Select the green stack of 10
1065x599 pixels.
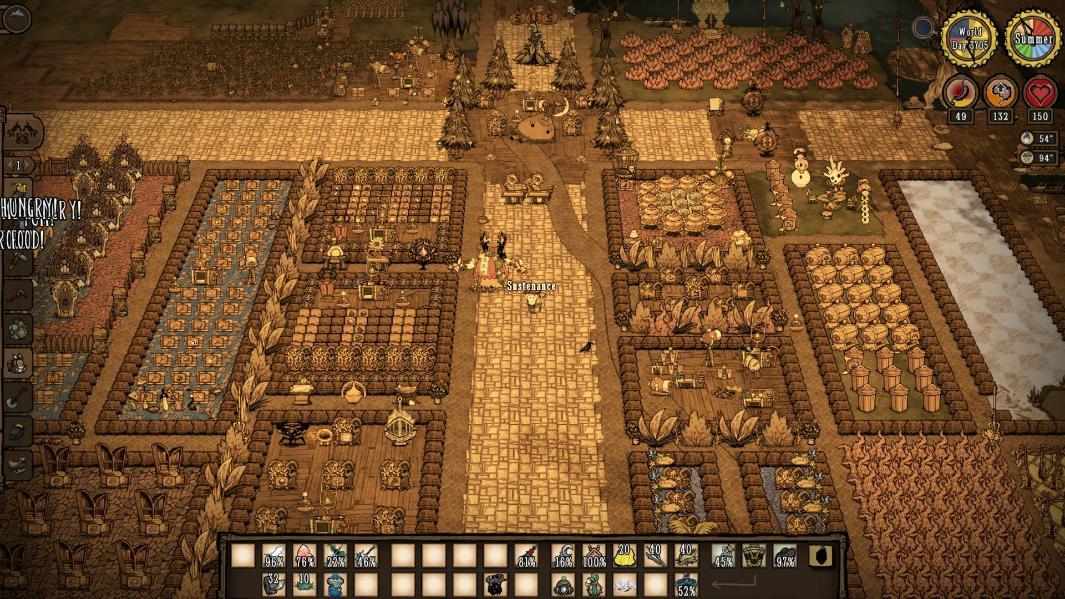click(x=305, y=584)
